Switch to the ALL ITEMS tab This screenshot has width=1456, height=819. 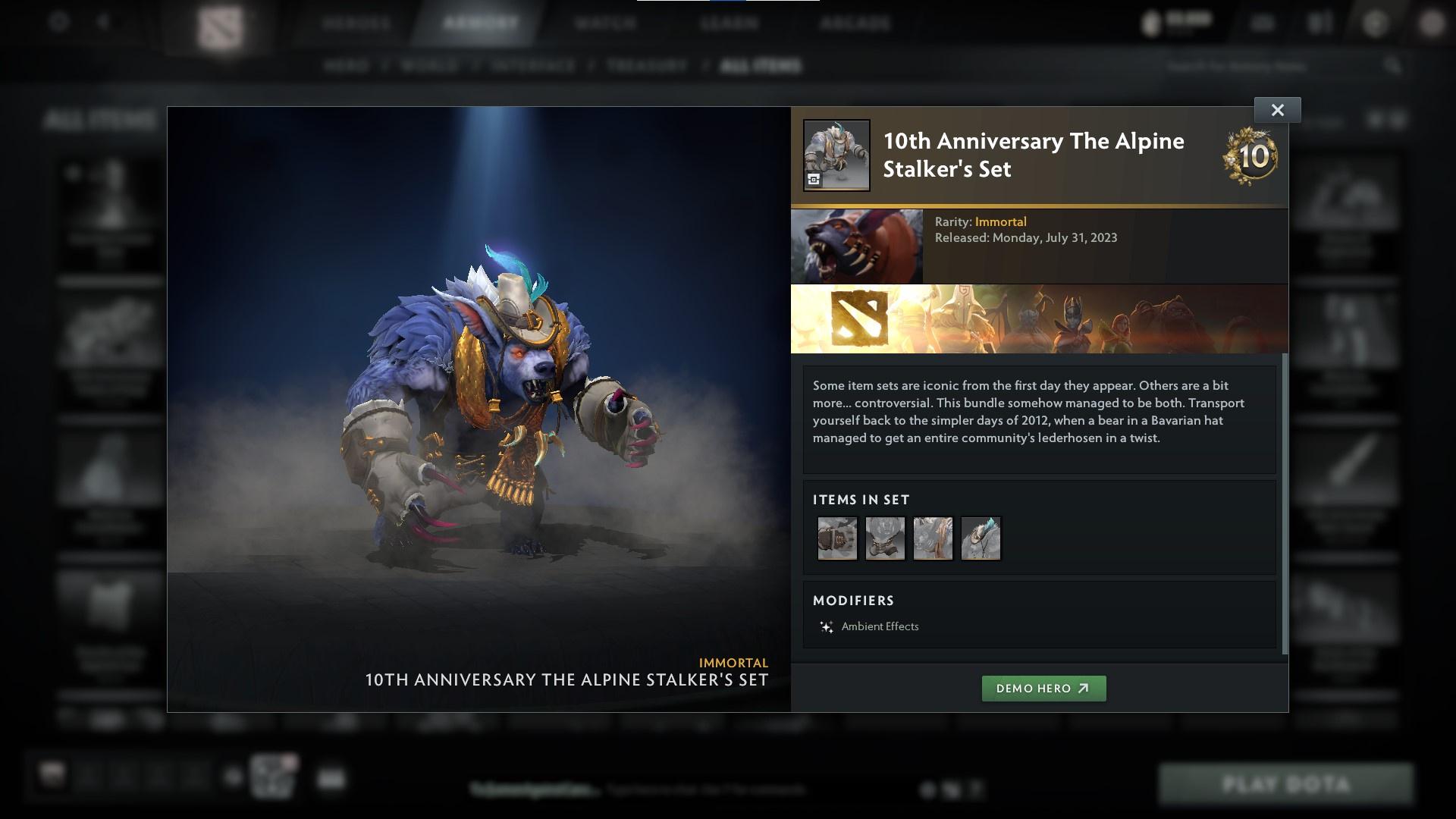tap(761, 66)
